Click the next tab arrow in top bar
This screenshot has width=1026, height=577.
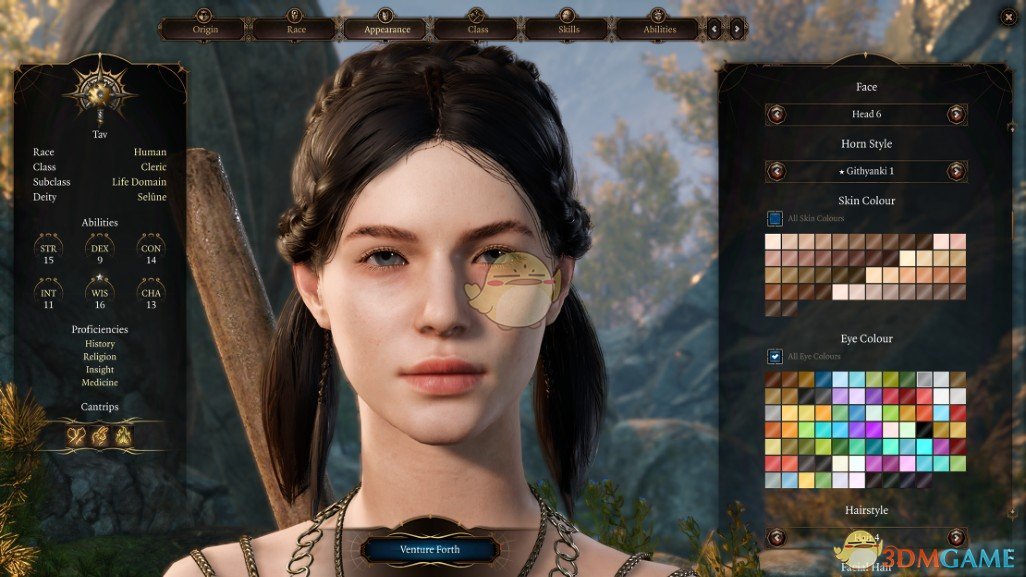(736, 29)
